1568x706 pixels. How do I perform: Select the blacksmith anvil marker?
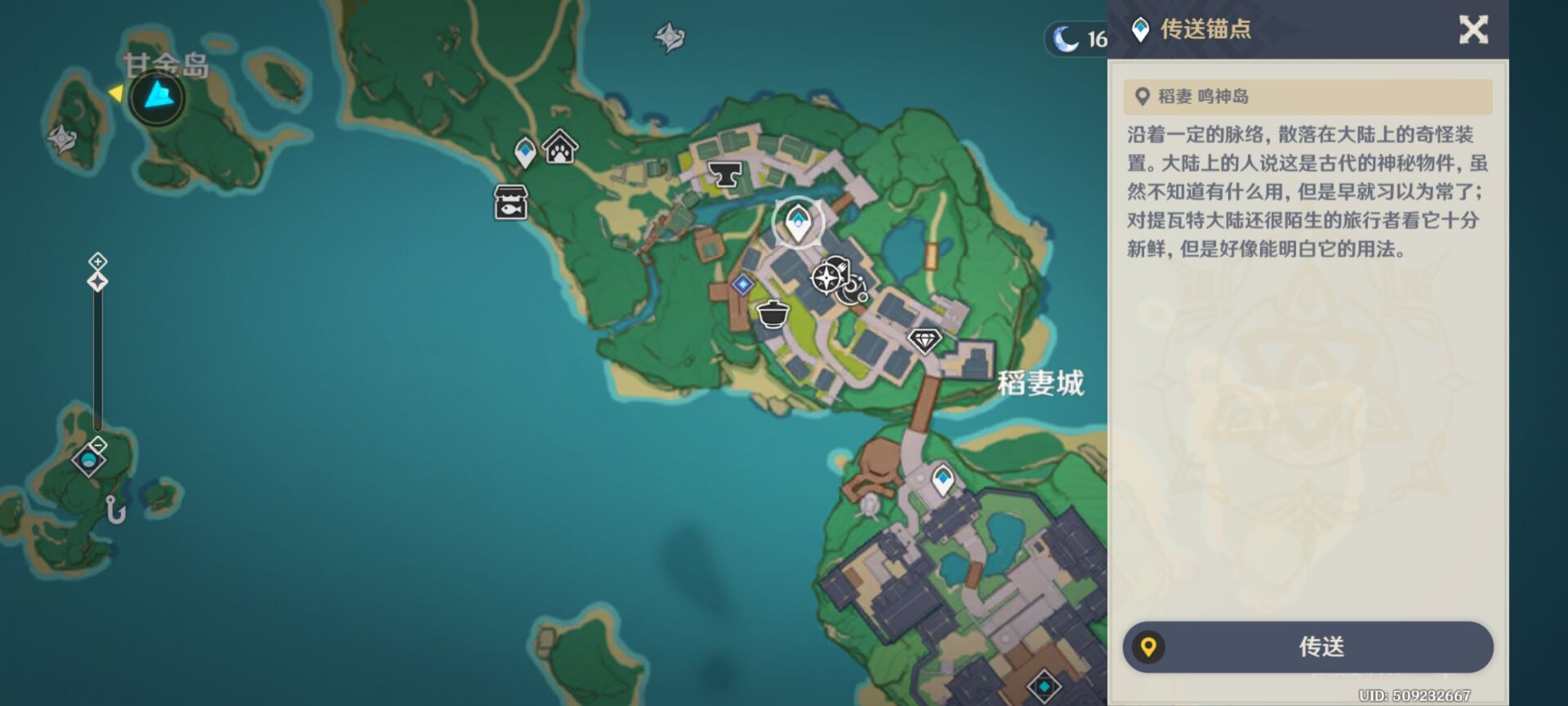point(724,173)
